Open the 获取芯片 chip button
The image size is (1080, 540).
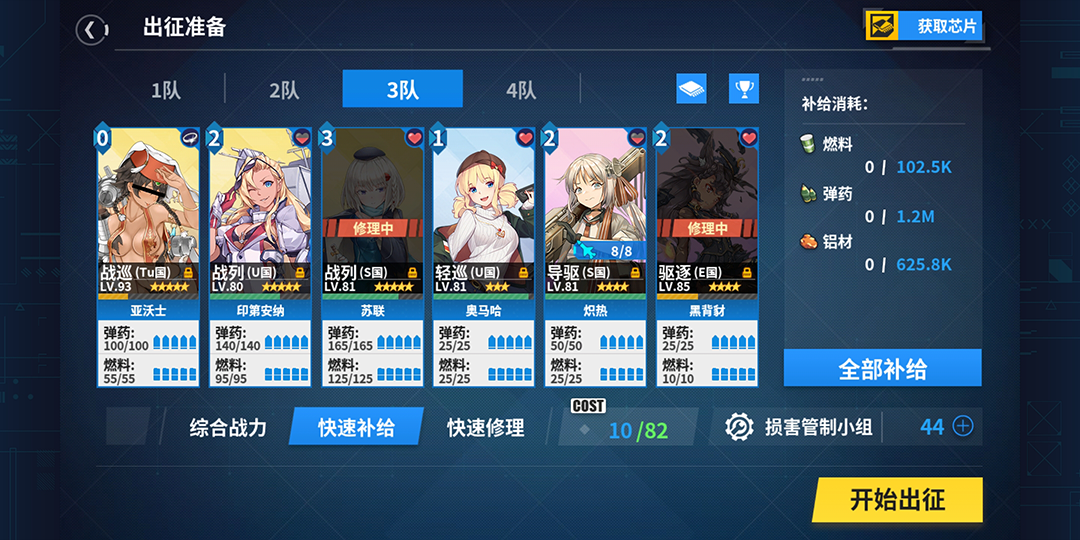(x=923, y=26)
